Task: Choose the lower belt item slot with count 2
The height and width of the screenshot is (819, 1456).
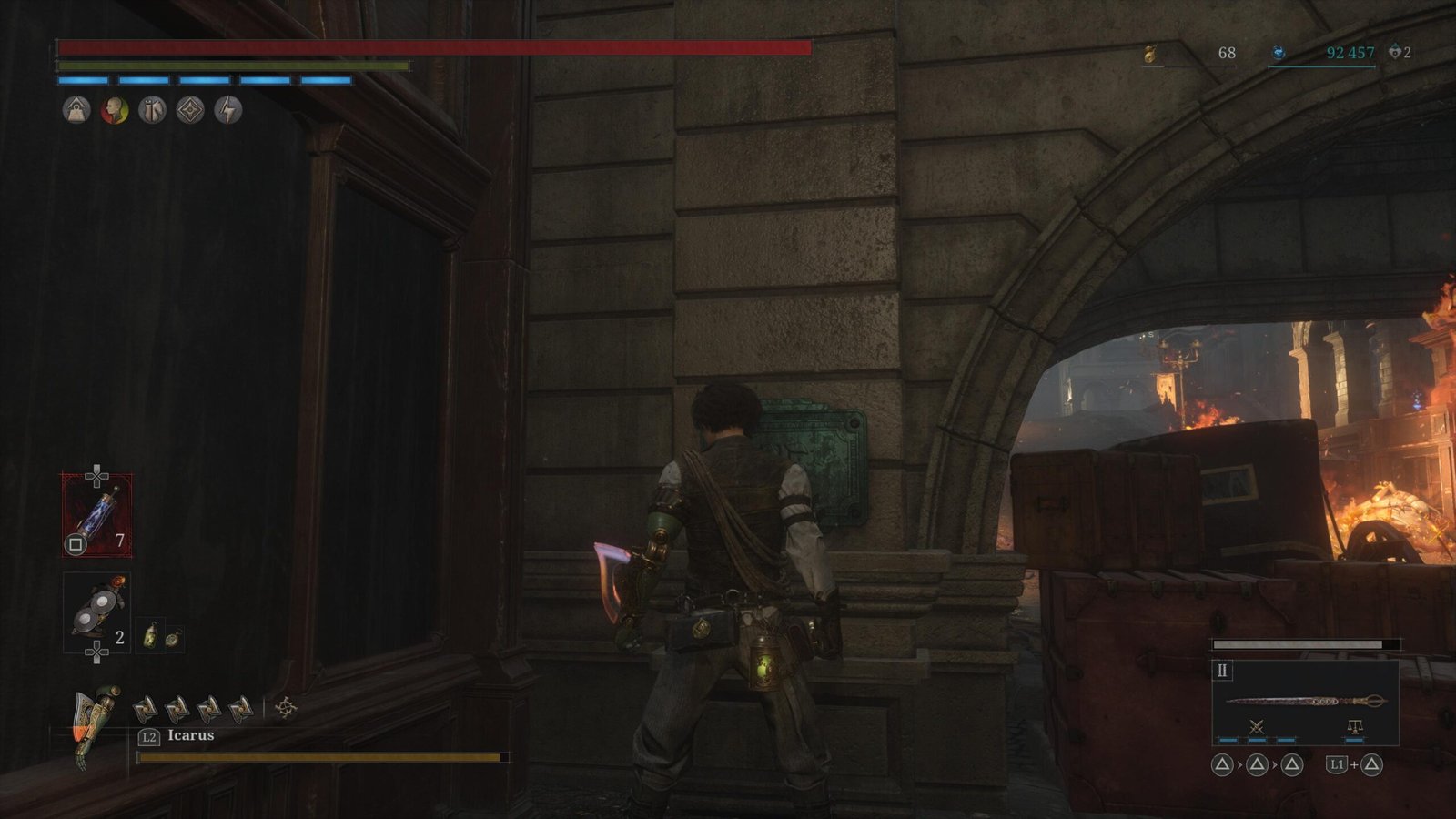Action: pos(96,612)
